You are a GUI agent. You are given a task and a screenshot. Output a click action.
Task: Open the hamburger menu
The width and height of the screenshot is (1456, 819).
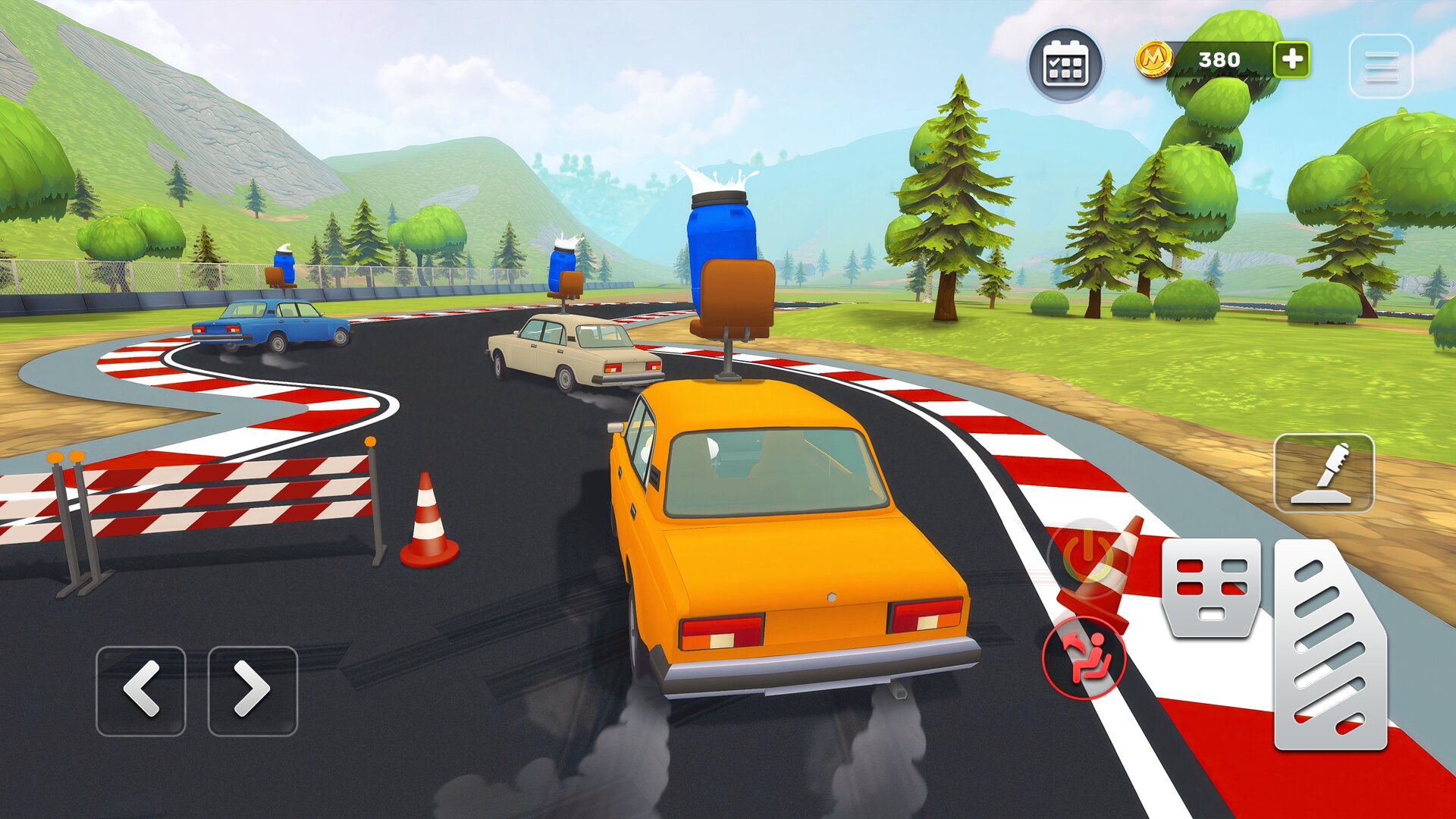(1381, 66)
